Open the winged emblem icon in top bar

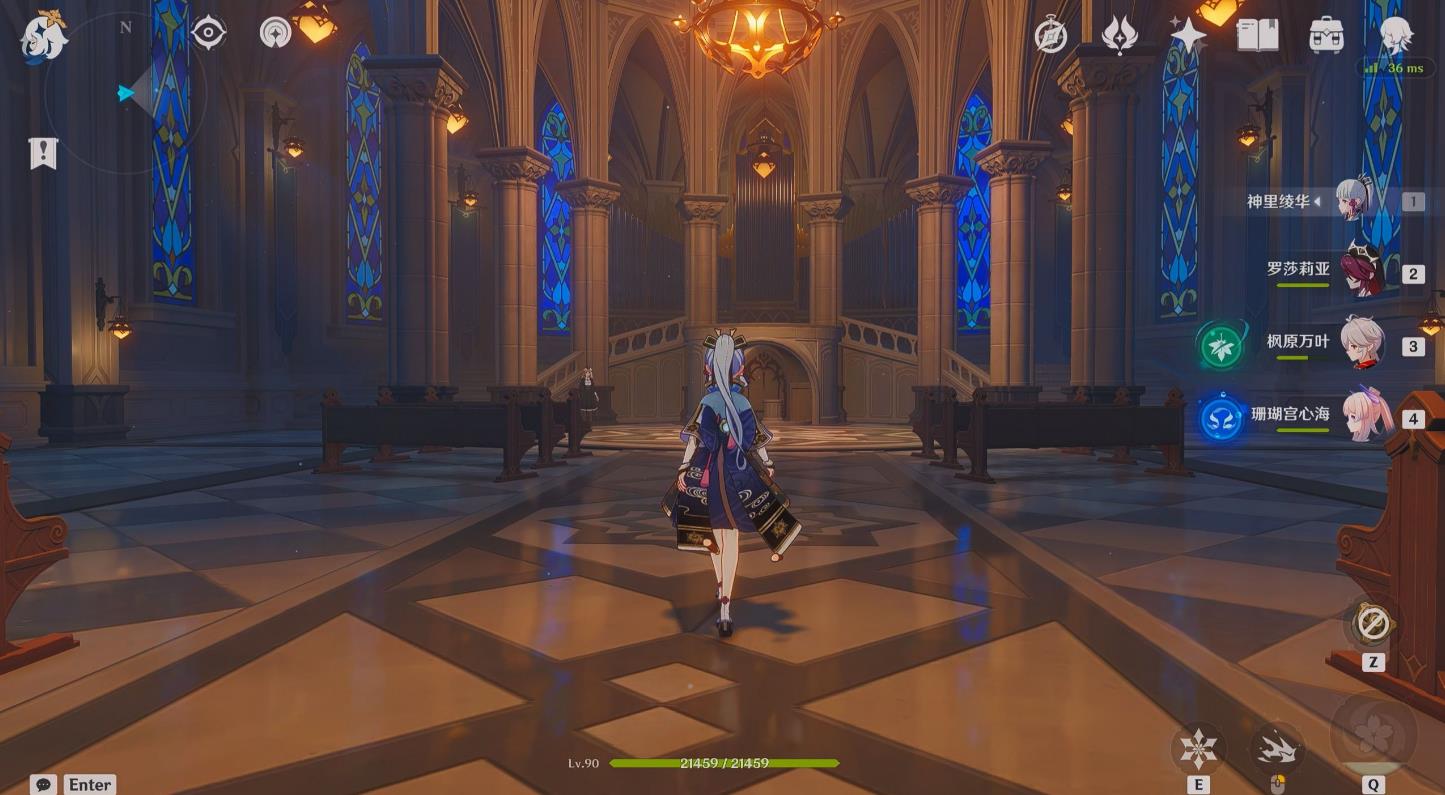[1120, 35]
